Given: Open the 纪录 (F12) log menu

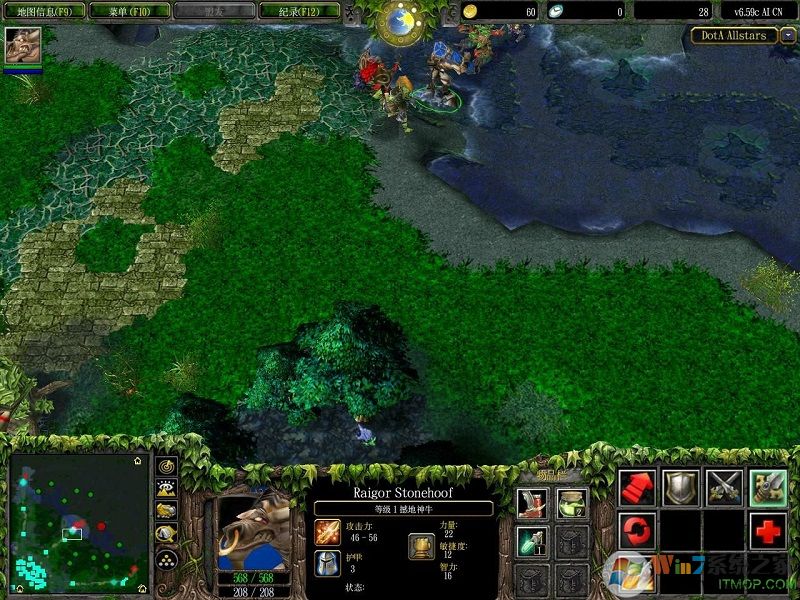Looking at the screenshot, I should pos(298,12).
